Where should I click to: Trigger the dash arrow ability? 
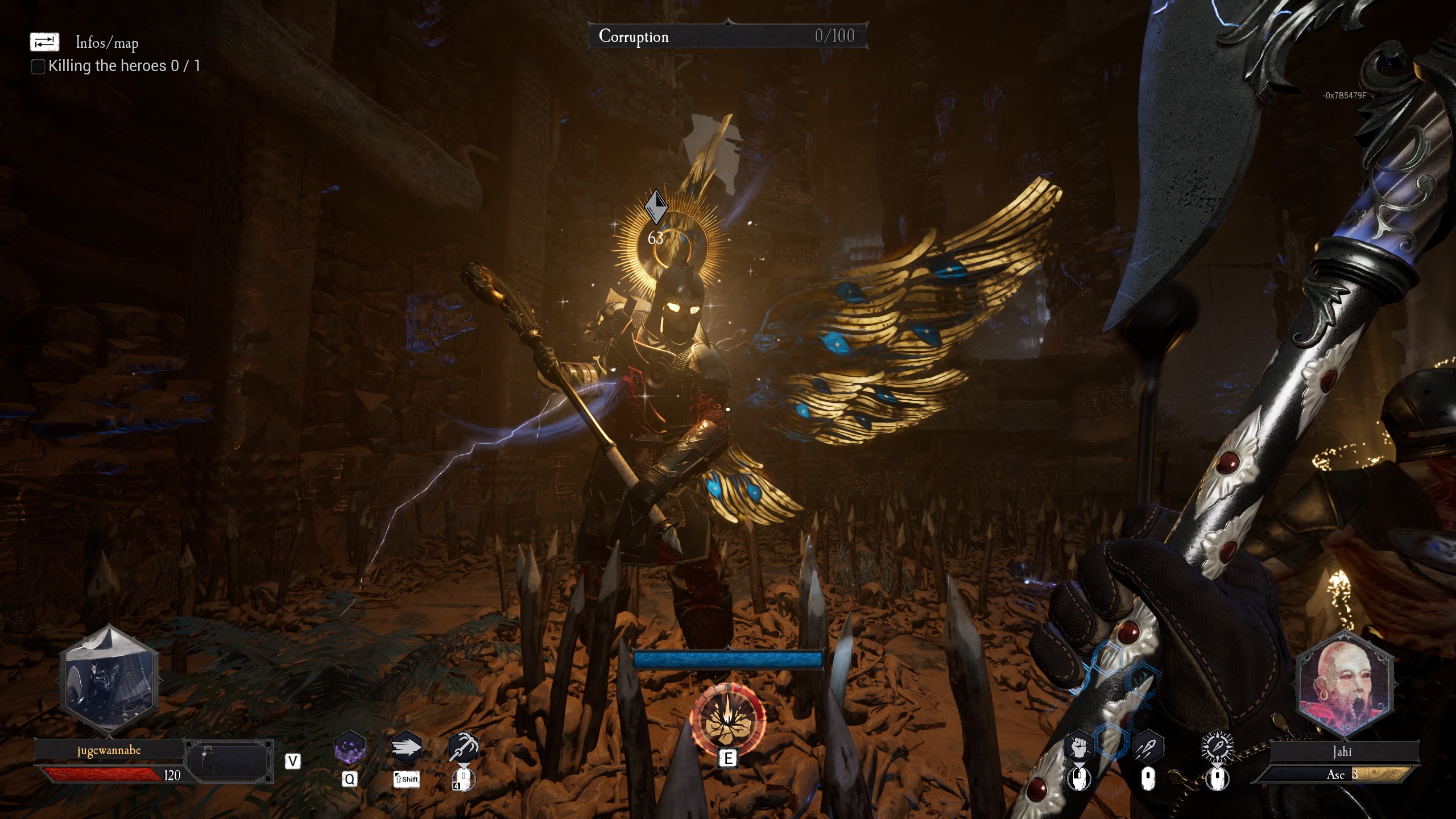pyautogui.click(x=406, y=747)
